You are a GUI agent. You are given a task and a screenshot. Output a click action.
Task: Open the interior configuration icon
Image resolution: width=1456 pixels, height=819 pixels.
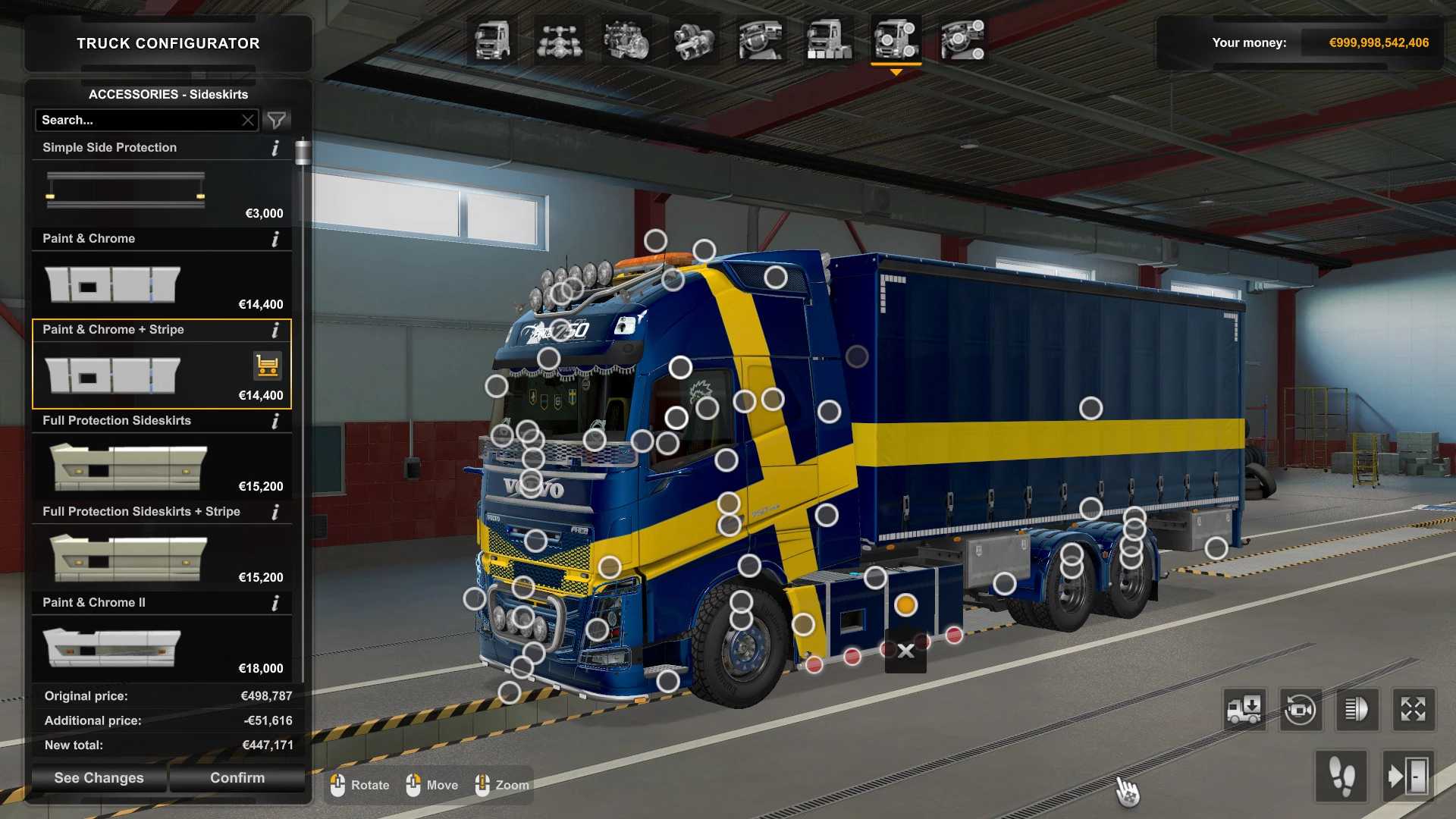(758, 43)
